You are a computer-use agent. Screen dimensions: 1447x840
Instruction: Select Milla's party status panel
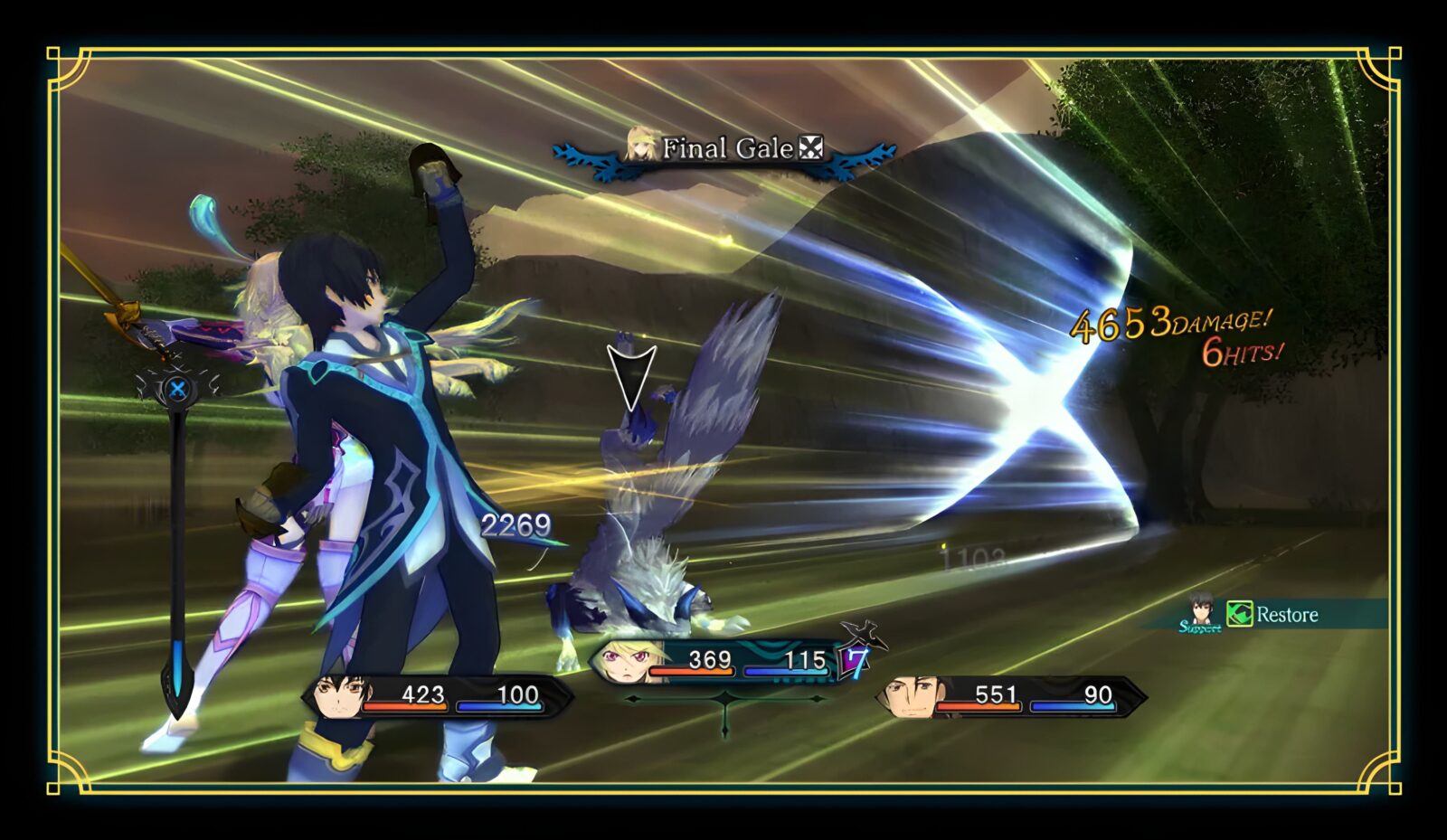(723, 661)
